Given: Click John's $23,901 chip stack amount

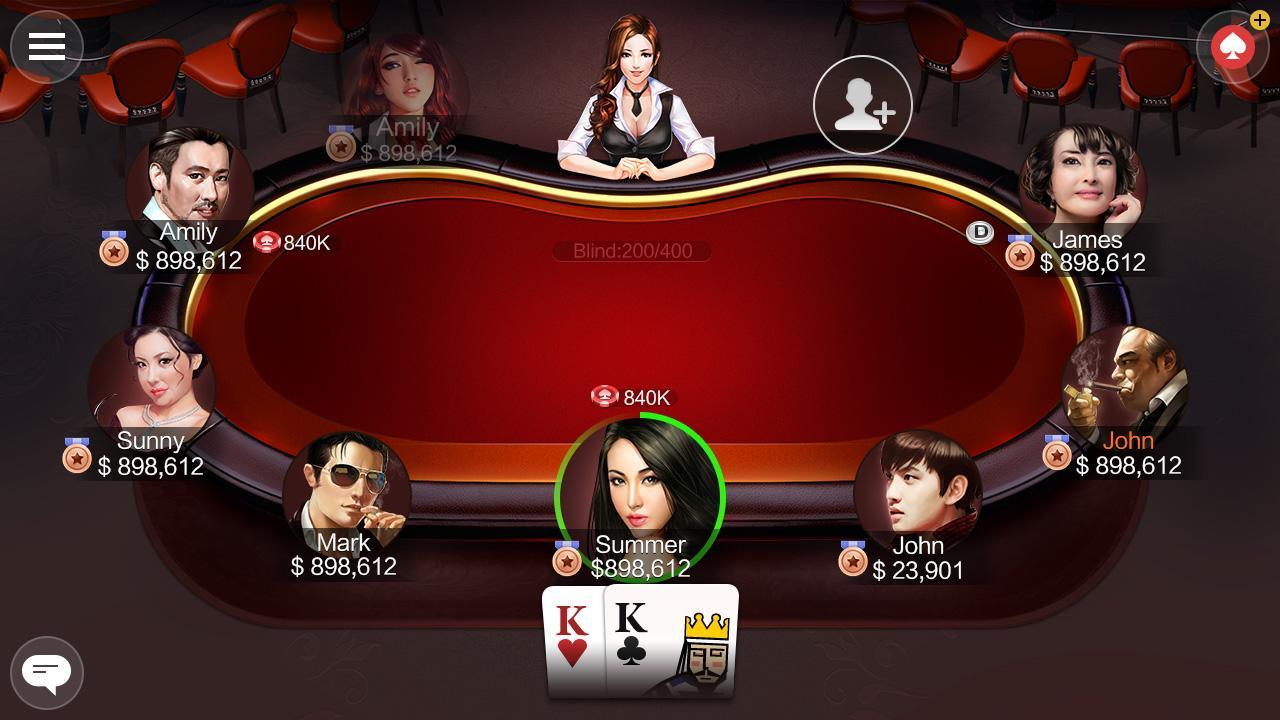Looking at the screenshot, I should click(x=918, y=571).
